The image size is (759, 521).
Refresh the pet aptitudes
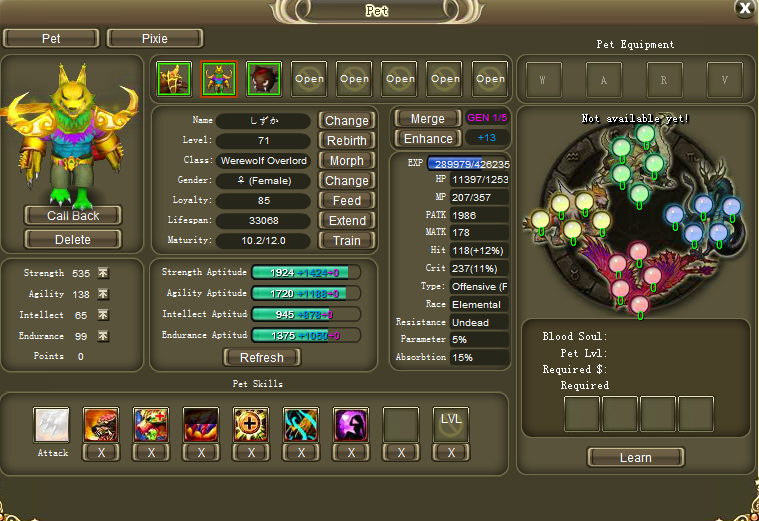262,358
